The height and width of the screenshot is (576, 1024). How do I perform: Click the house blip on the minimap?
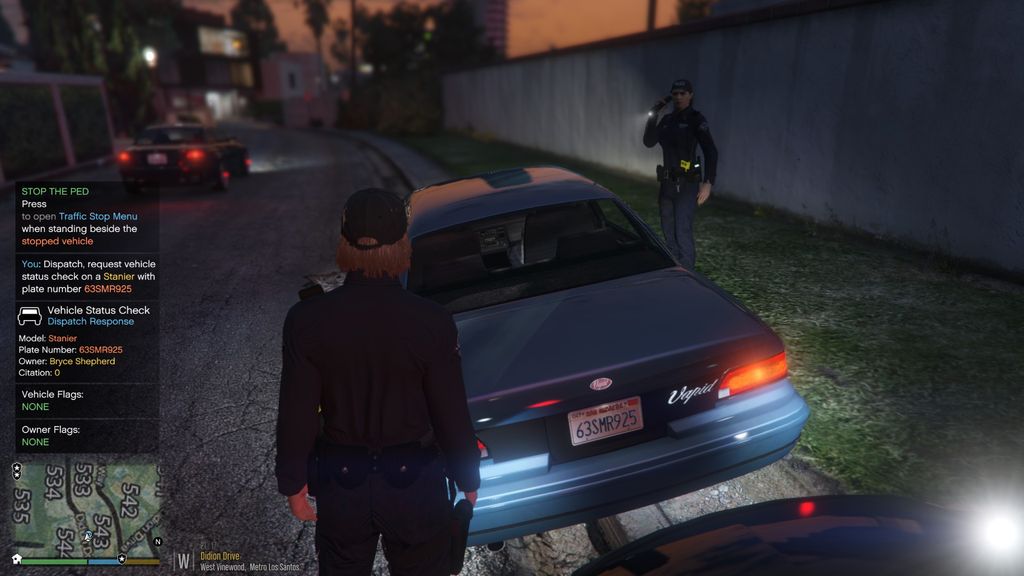(x=17, y=558)
